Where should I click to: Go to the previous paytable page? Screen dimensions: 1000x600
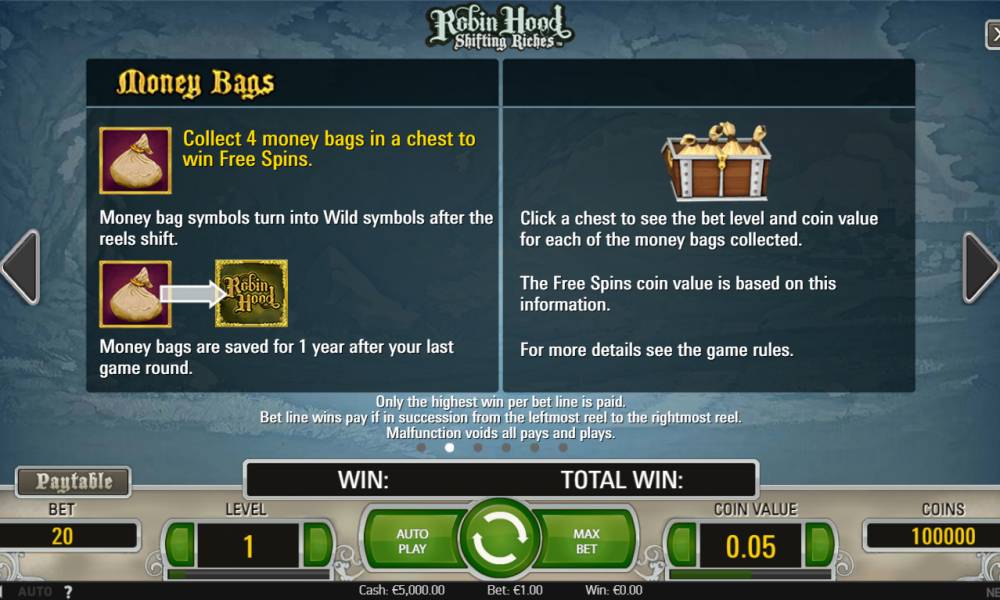20,267
